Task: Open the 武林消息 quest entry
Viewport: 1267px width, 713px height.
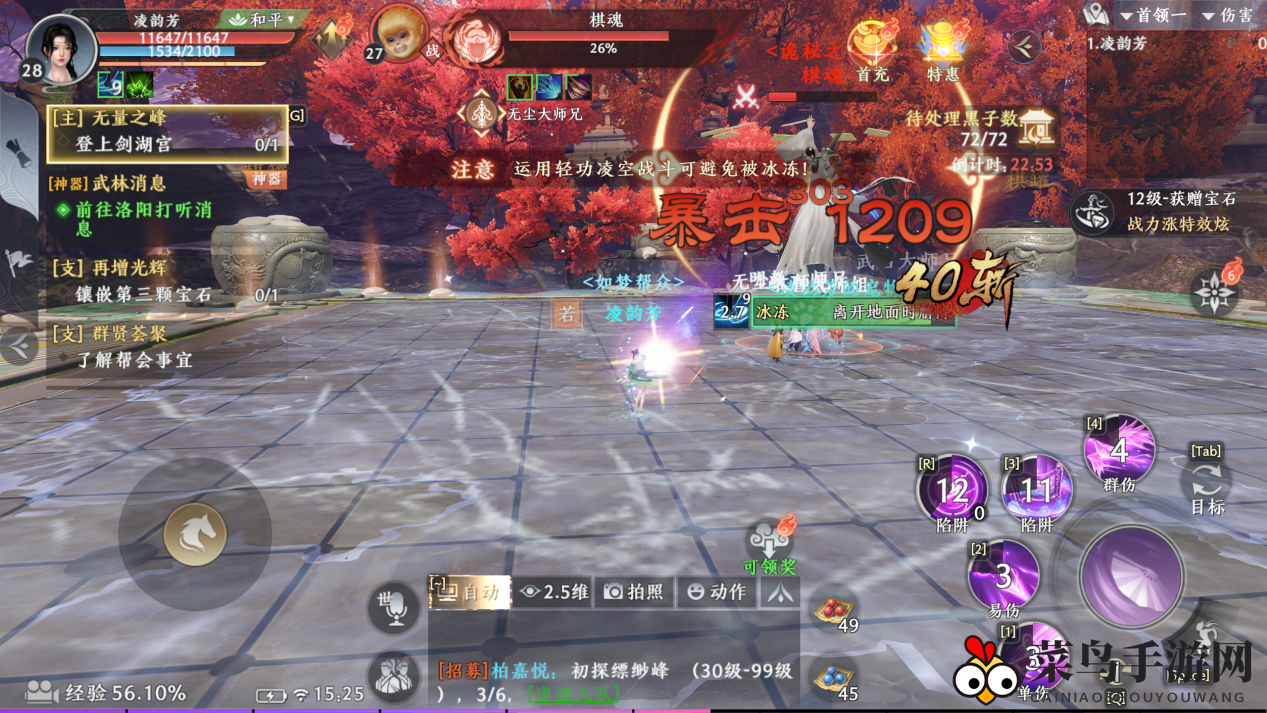Action: (x=130, y=183)
